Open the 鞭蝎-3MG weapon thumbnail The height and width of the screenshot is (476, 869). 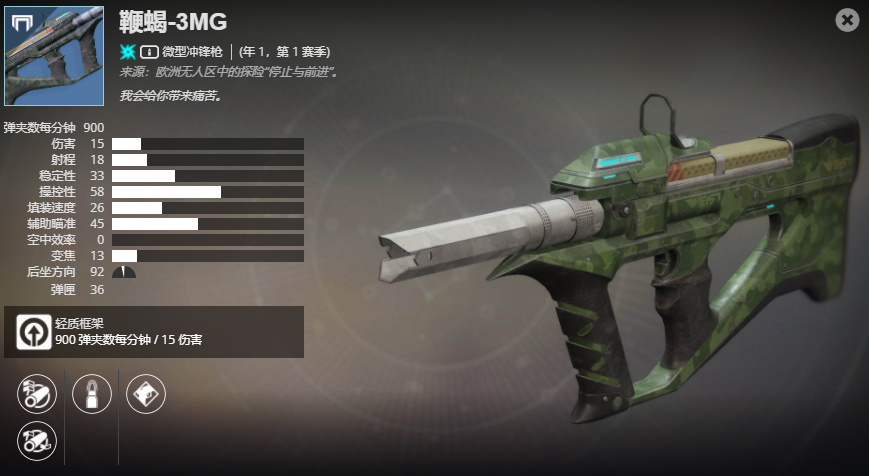tap(54, 55)
